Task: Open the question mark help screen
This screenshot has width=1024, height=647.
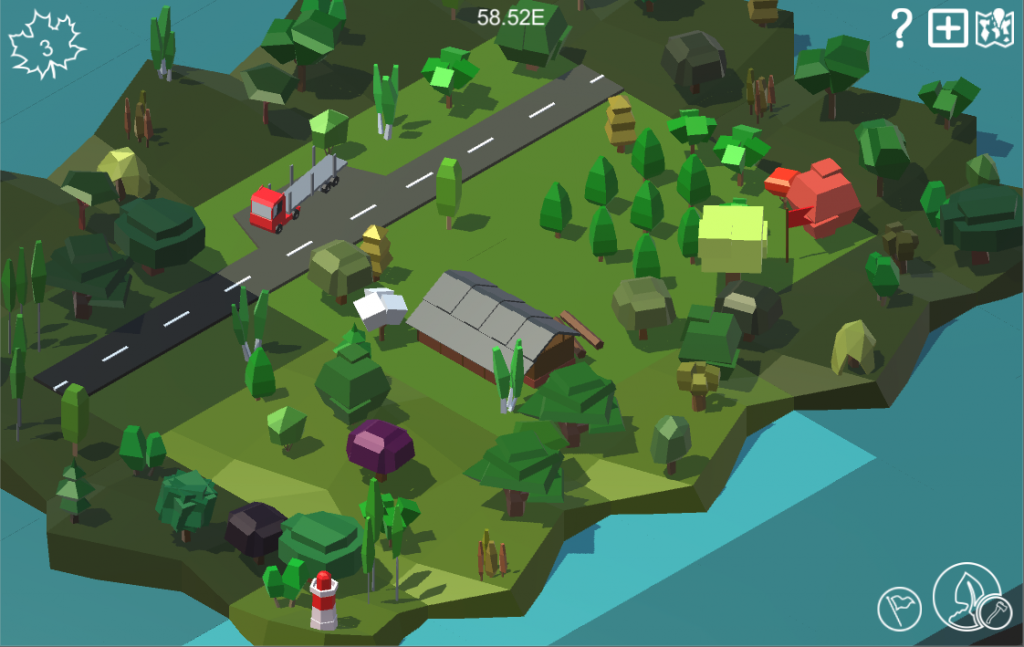Action: [x=901, y=29]
